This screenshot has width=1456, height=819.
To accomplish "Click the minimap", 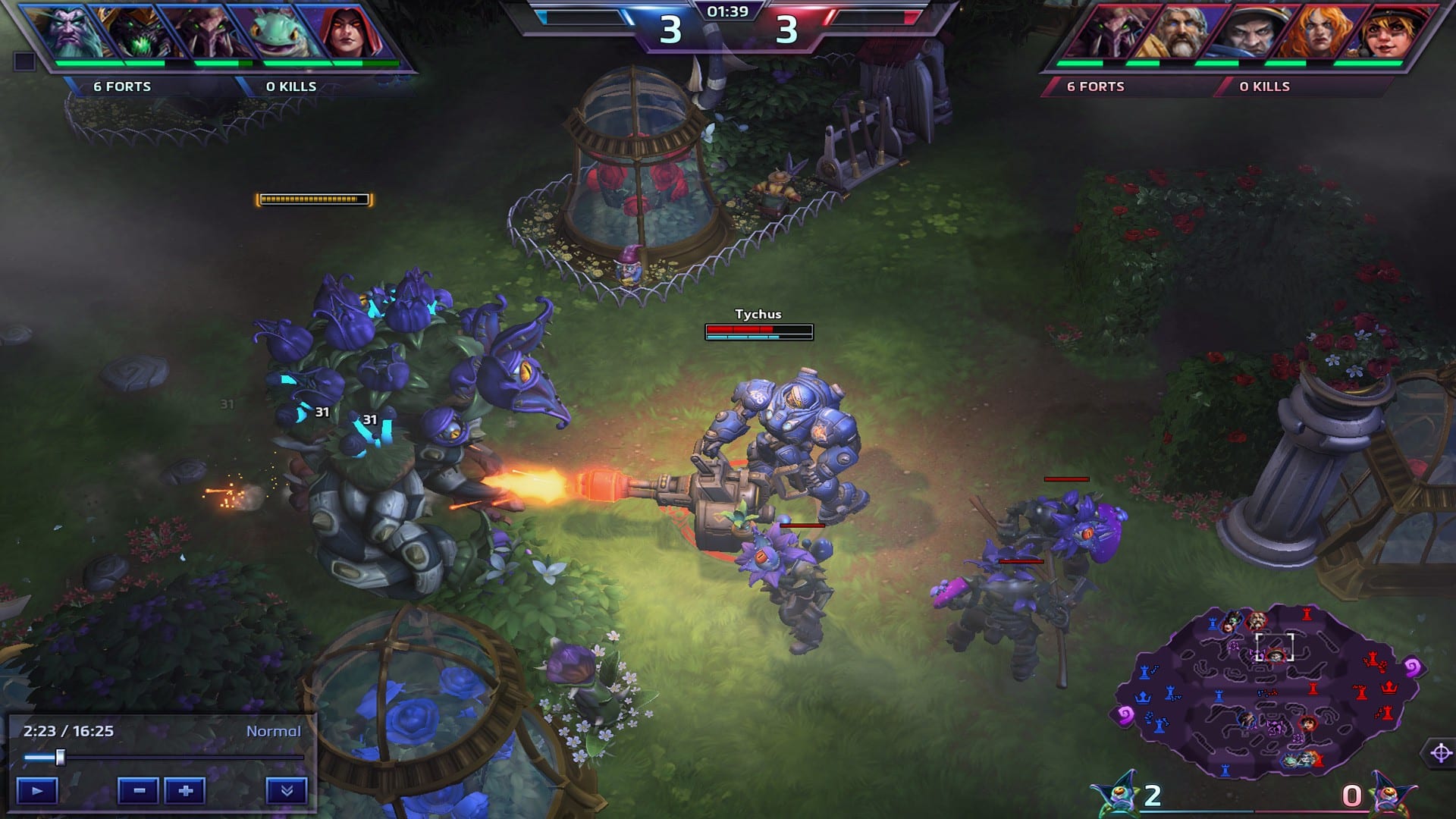I will 1266,692.
